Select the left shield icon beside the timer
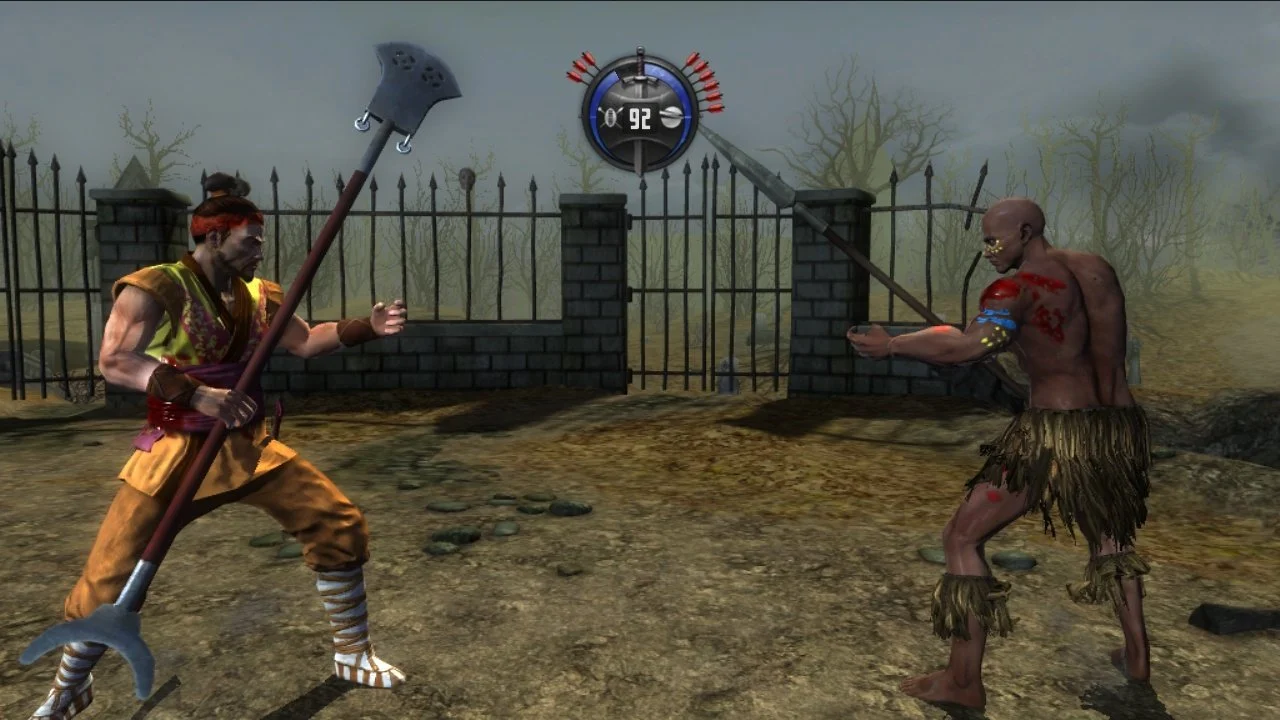Viewport: 1280px width, 720px height. point(612,117)
